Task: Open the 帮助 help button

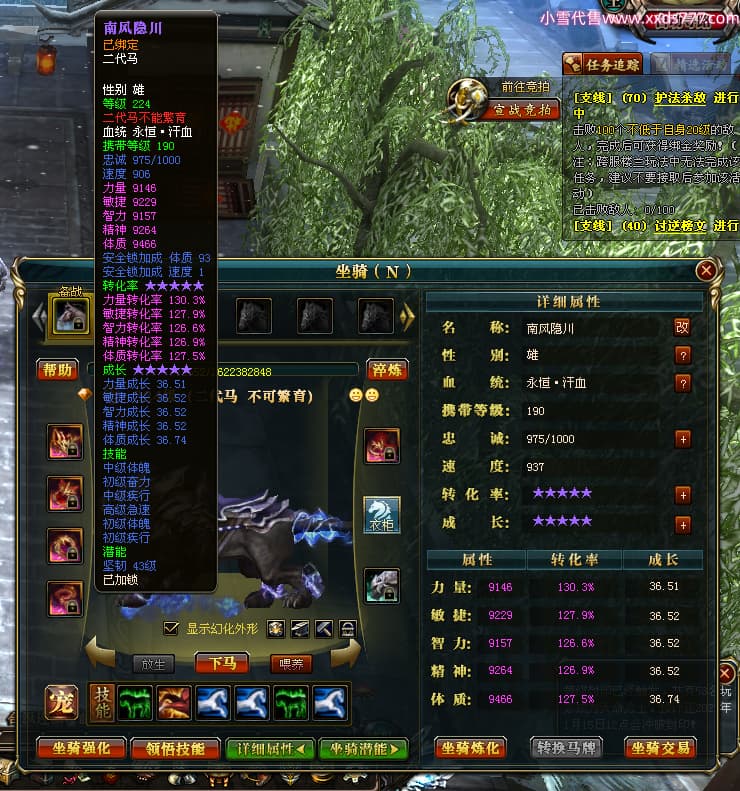Action: pos(57,370)
